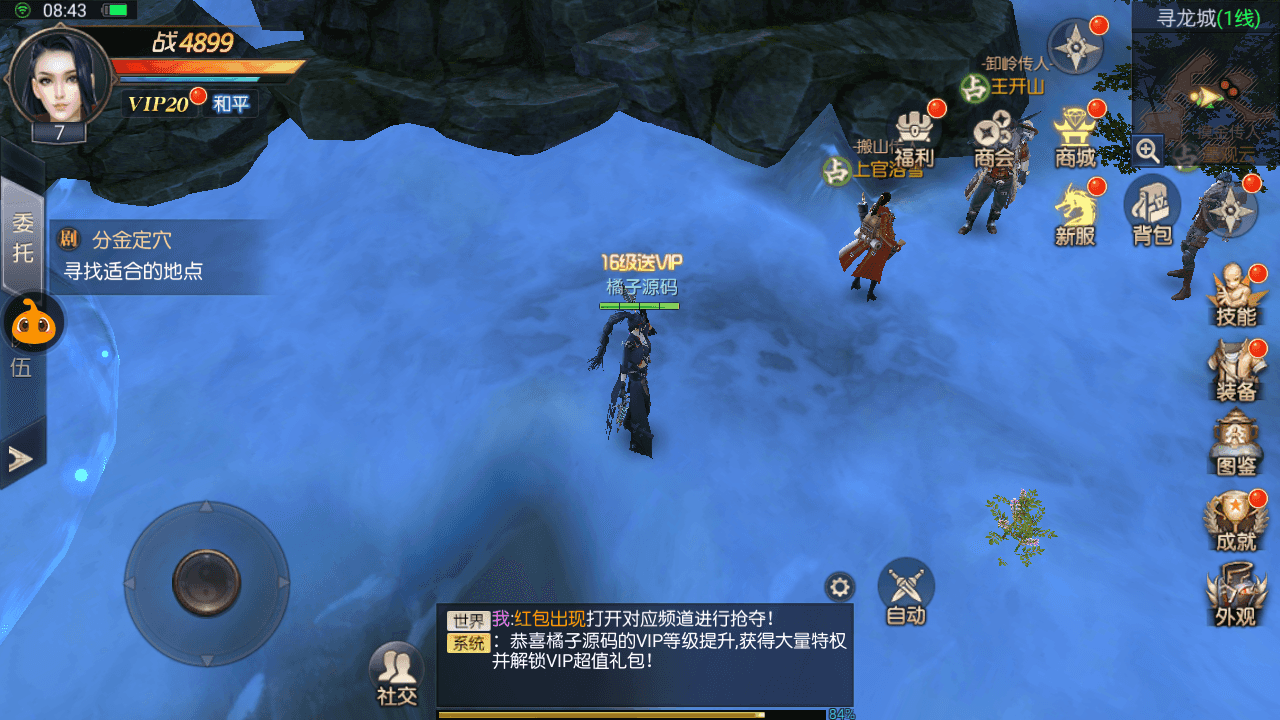The height and width of the screenshot is (720, 1280).
Task: Open the player character portrait
Action: pyautogui.click(x=58, y=76)
